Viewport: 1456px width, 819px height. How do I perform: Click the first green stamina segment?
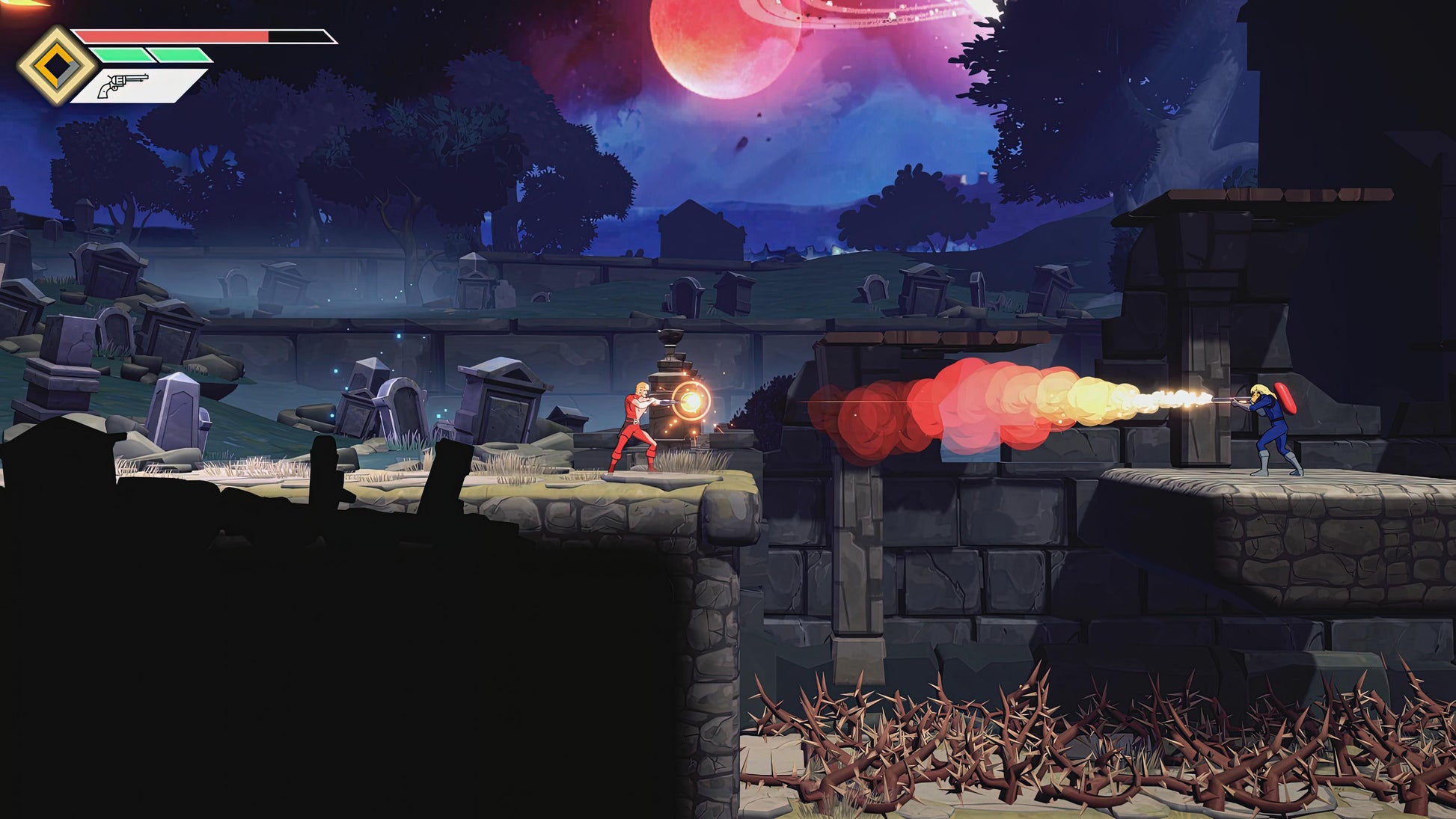pos(120,55)
